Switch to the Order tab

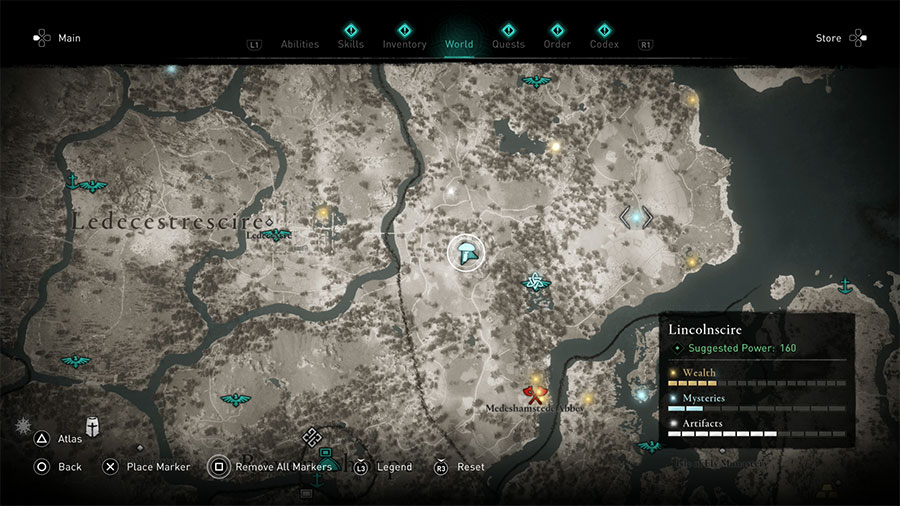tap(557, 44)
